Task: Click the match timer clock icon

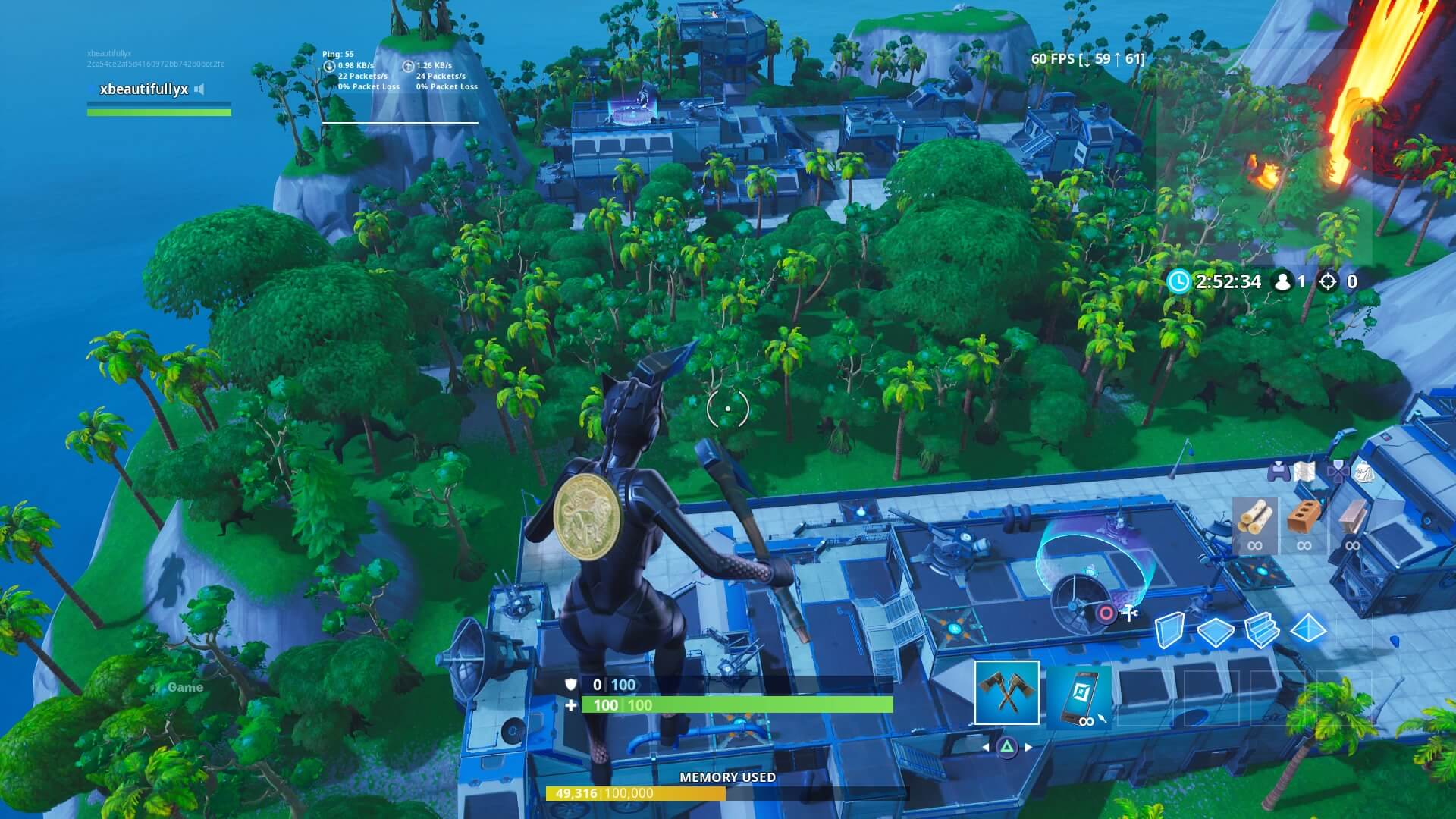Action: pos(1178,281)
